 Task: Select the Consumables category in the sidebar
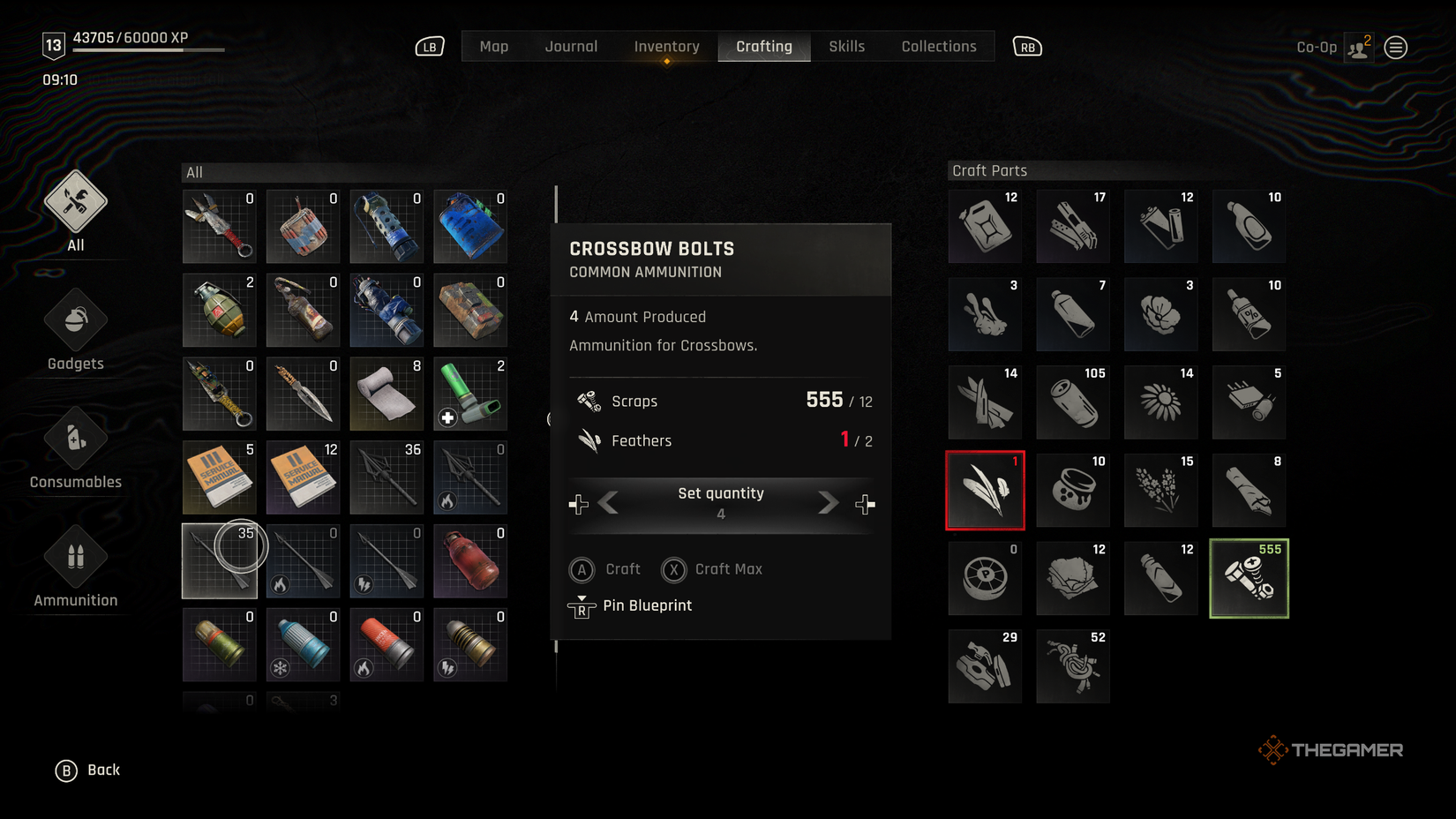click(75, 439)
